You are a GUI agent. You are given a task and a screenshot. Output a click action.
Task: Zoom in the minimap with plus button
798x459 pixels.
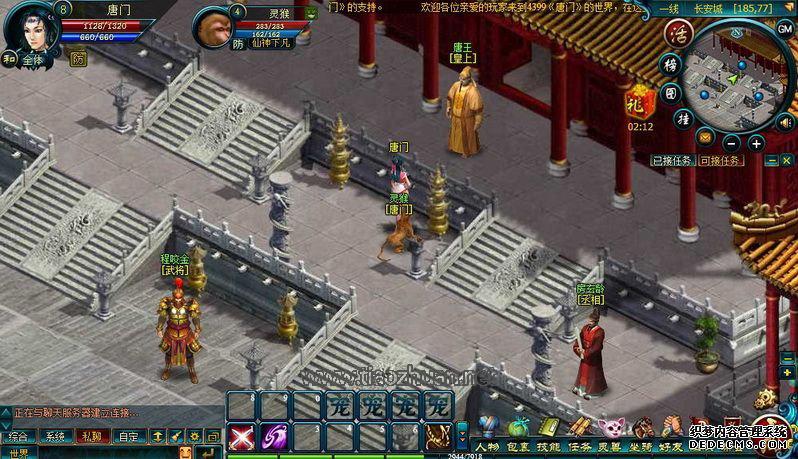click(x=756, y=143)
